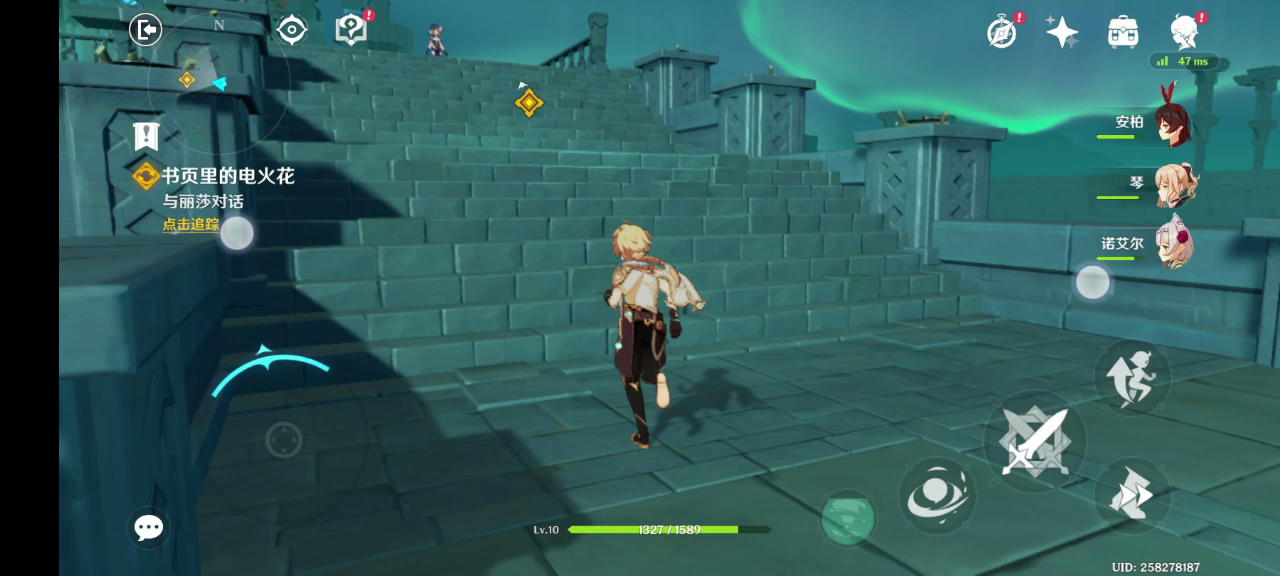Activate the elemental skill swirl button
The image size is (1280, 576).
(x=937, y=496)
